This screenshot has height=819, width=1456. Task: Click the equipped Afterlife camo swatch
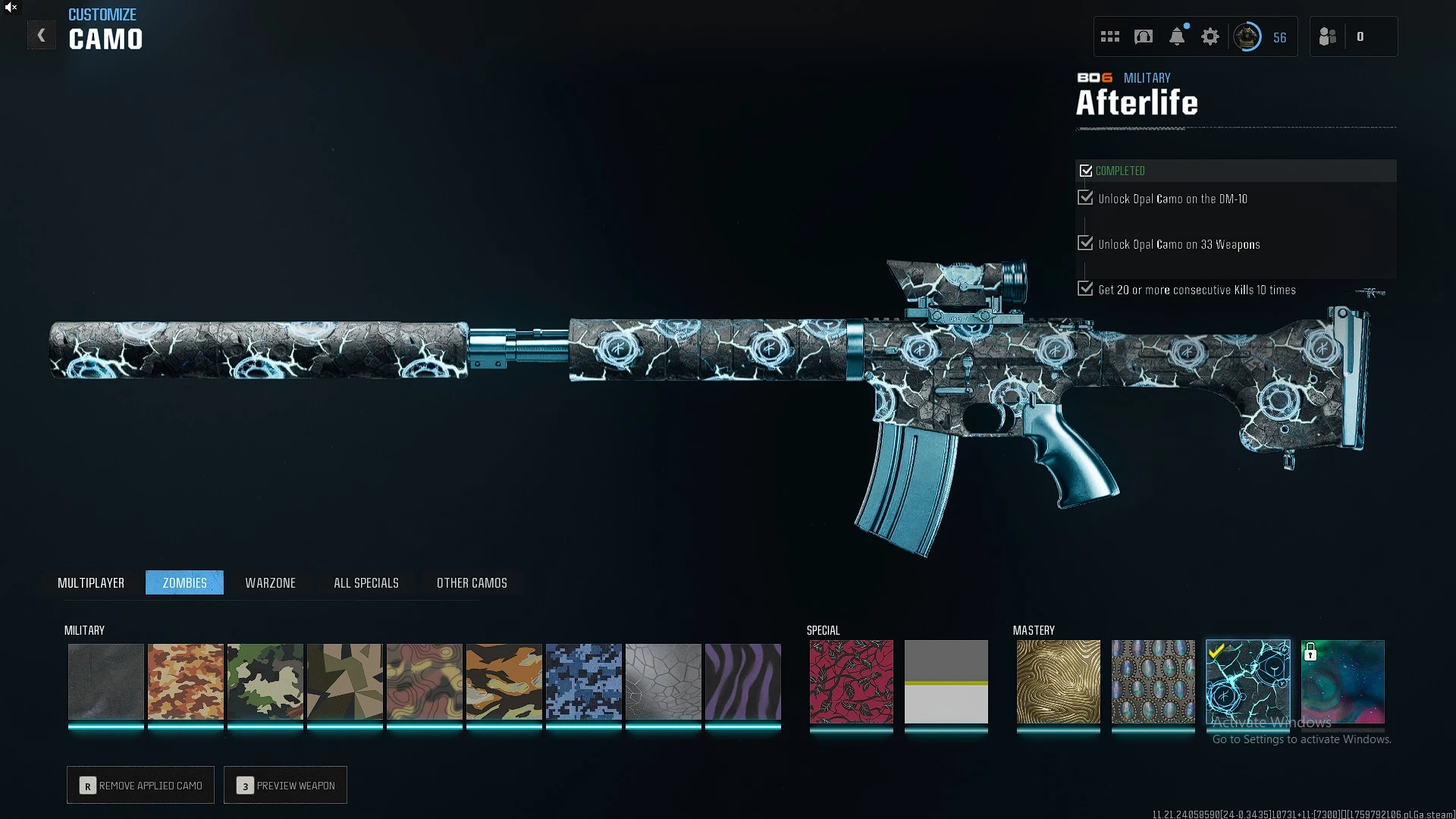(x=1248, y=682)
